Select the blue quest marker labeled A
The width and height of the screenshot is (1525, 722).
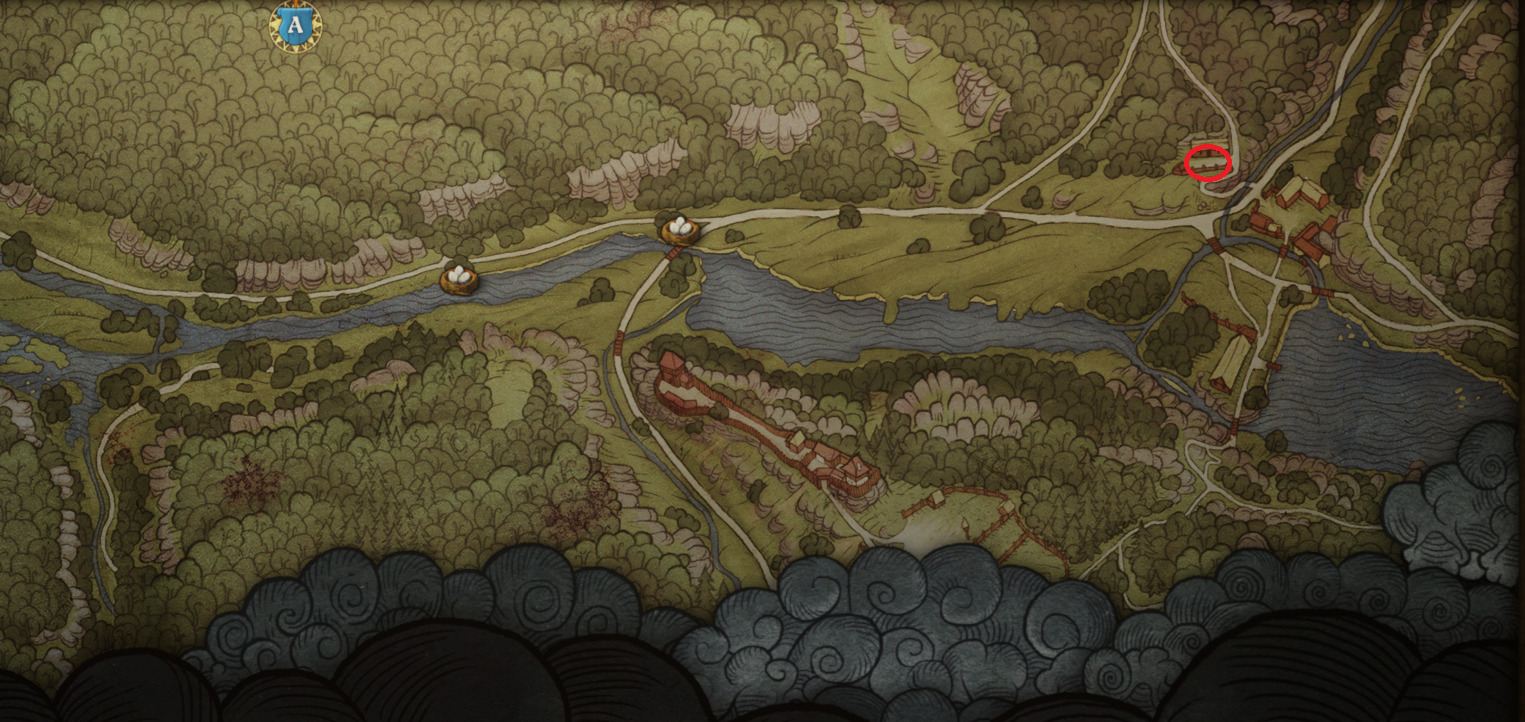tap(294, 27)
